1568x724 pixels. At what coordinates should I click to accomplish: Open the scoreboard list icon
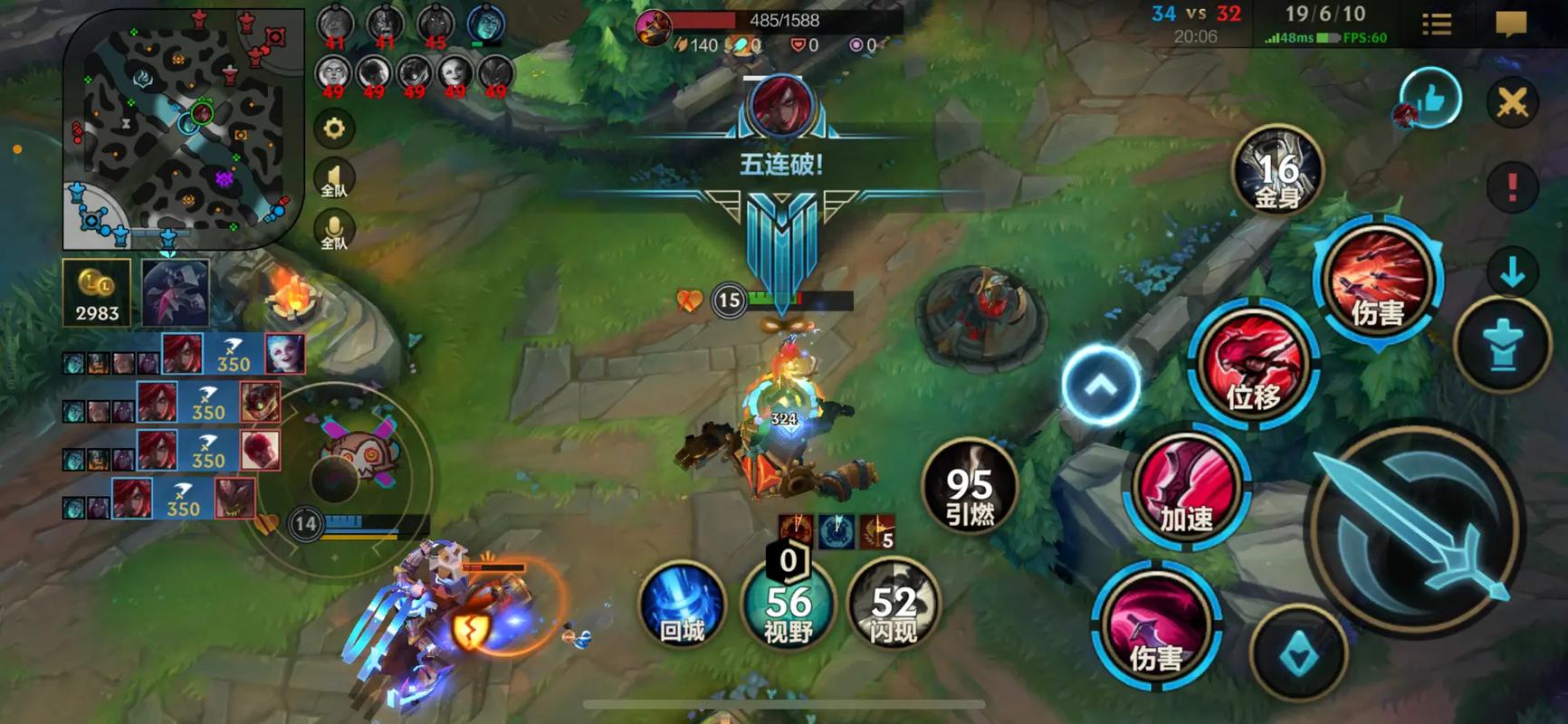[1436, 24]
